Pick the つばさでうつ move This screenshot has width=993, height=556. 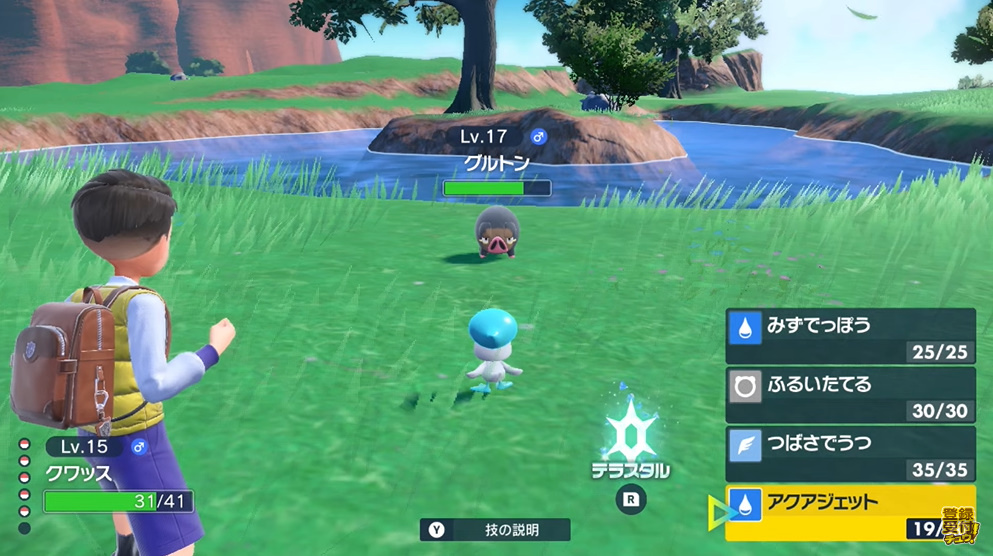point(850,452)
